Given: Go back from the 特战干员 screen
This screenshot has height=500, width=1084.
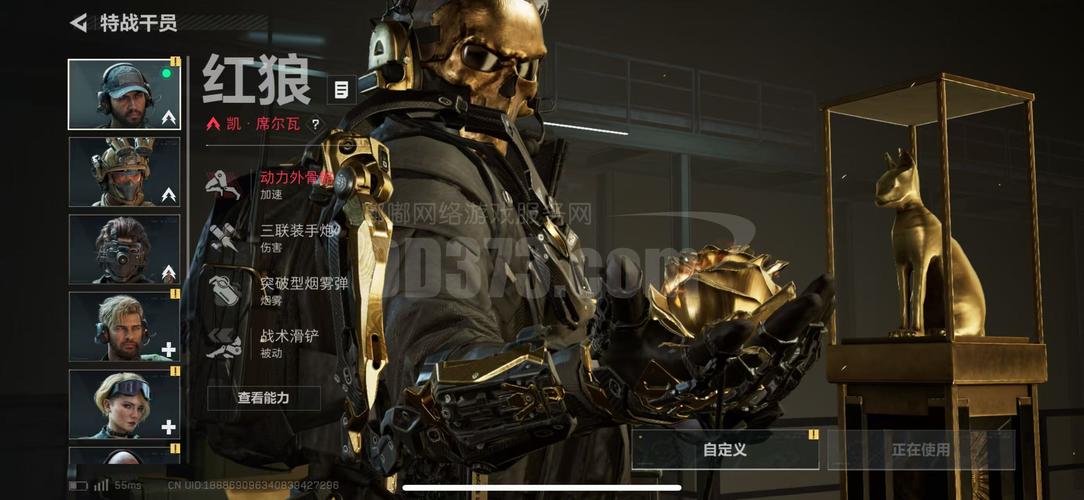Looking at the screenshot, I should (79, 23).
